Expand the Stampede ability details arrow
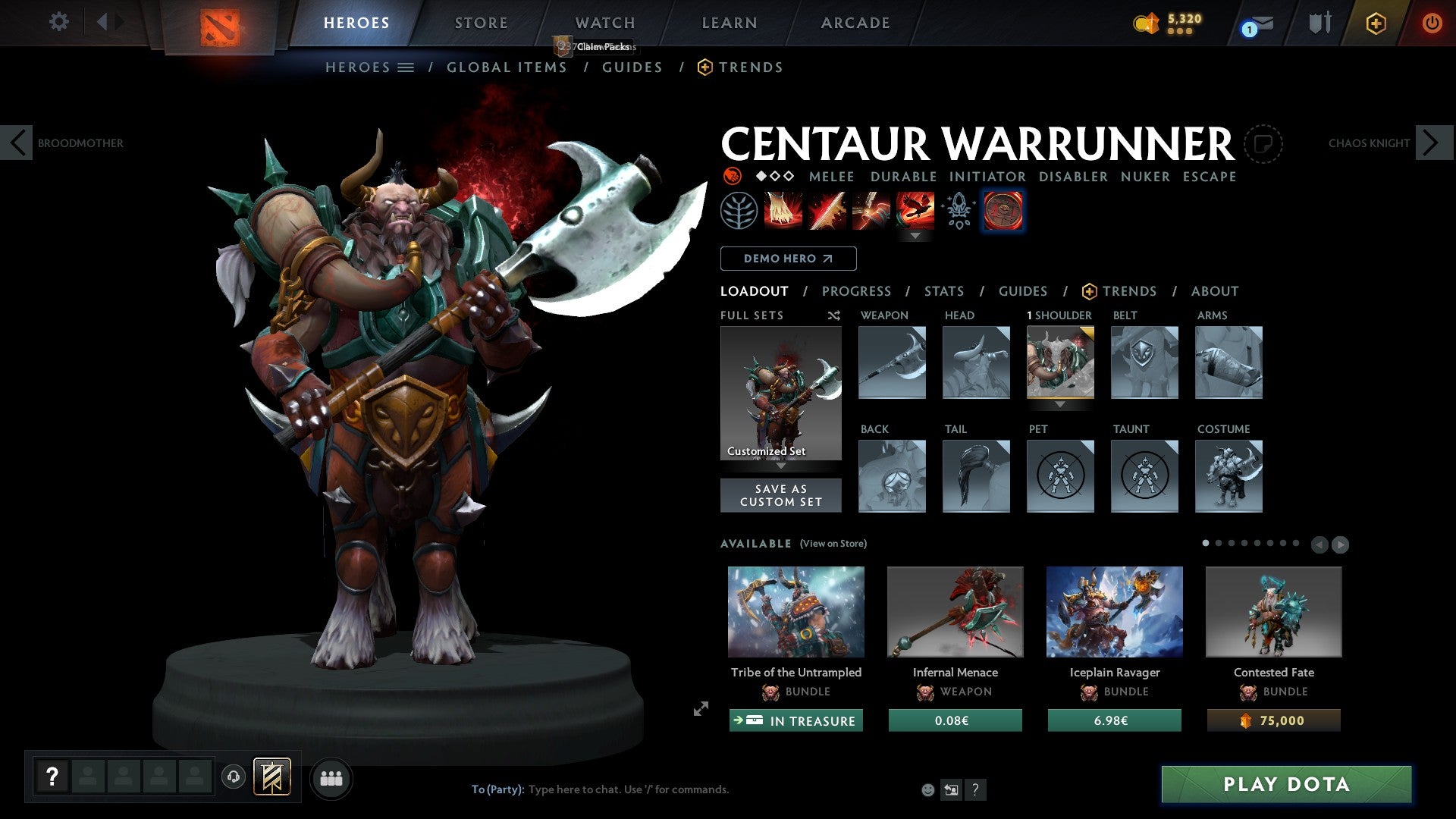This screenshot has width=1456, height=819. coord(916,237)
